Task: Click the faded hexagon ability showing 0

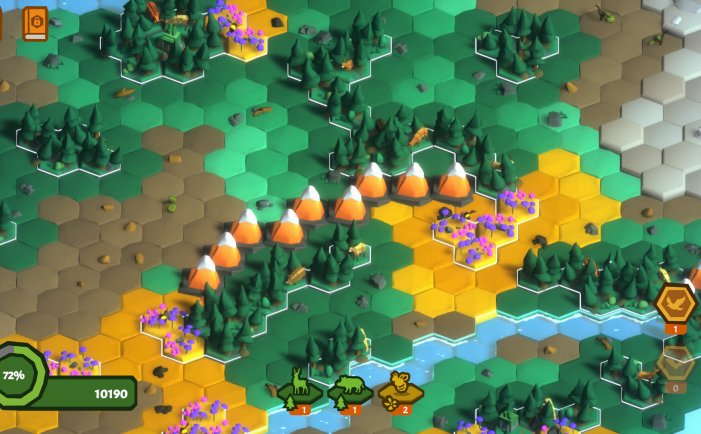Action: tap(675, 363)
